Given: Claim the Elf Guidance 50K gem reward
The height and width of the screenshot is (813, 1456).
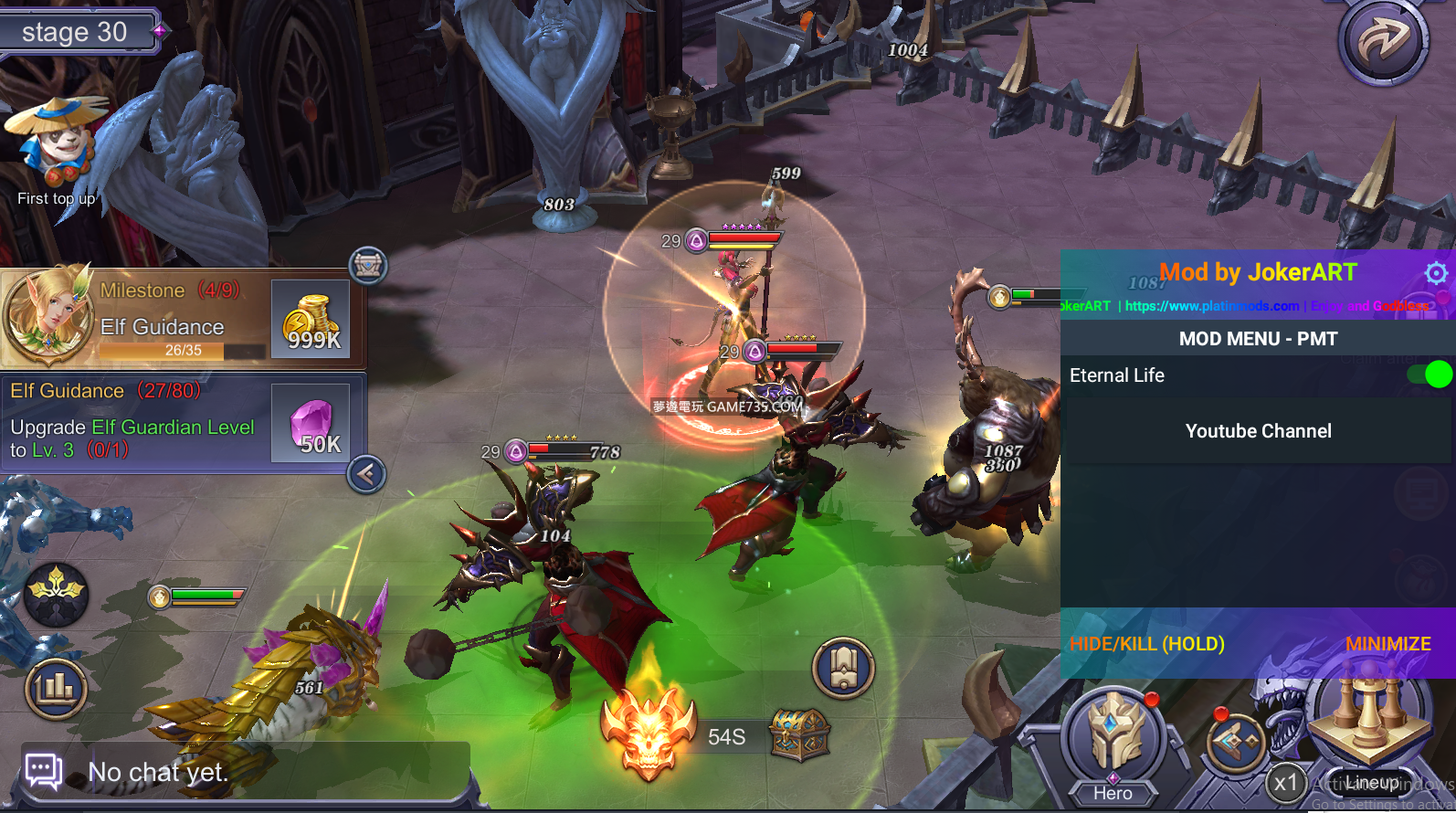Looking at the screenshot, I should [x=311, y=424].
